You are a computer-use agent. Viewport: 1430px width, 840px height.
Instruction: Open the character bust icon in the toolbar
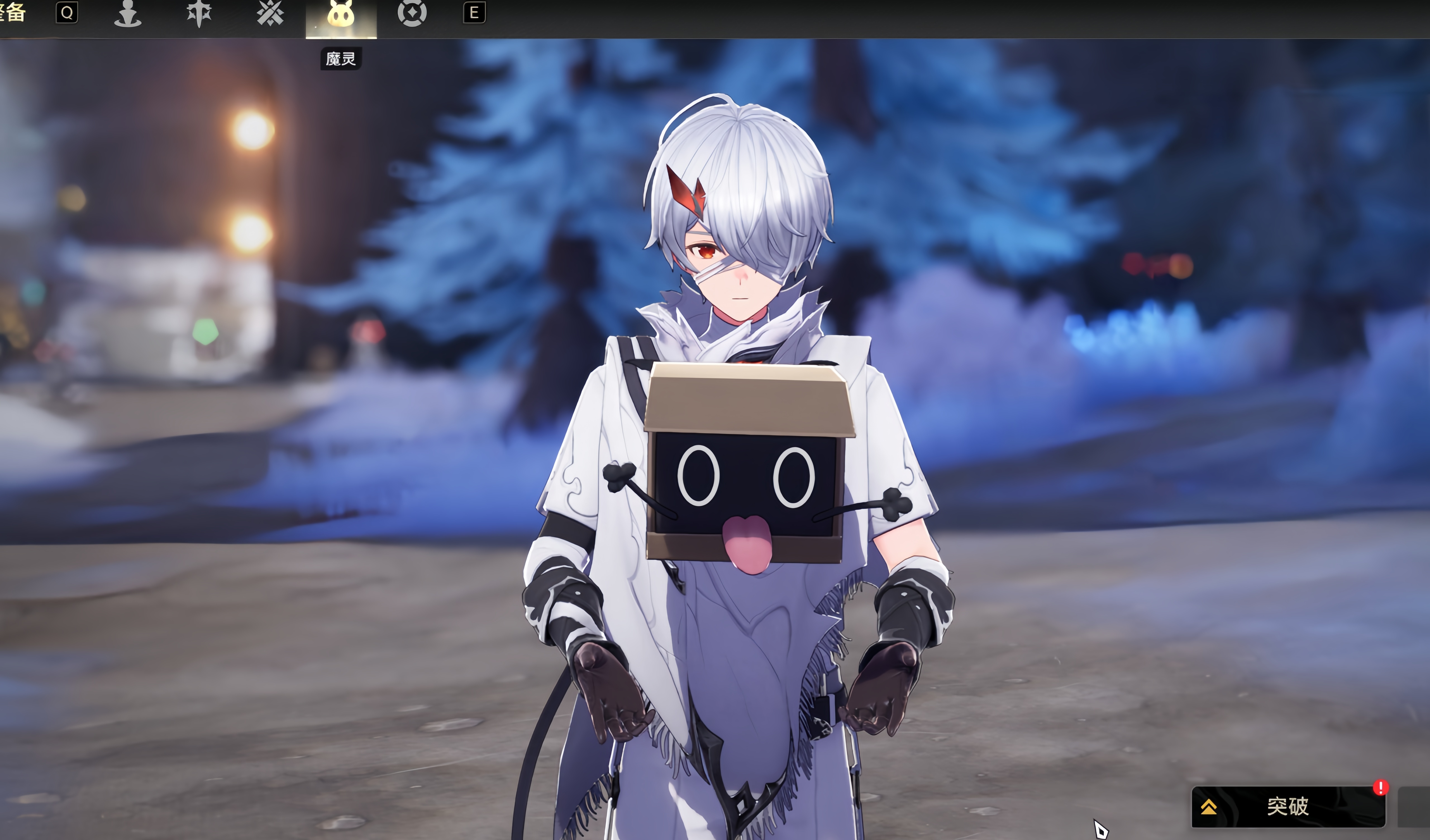point(128,14)
